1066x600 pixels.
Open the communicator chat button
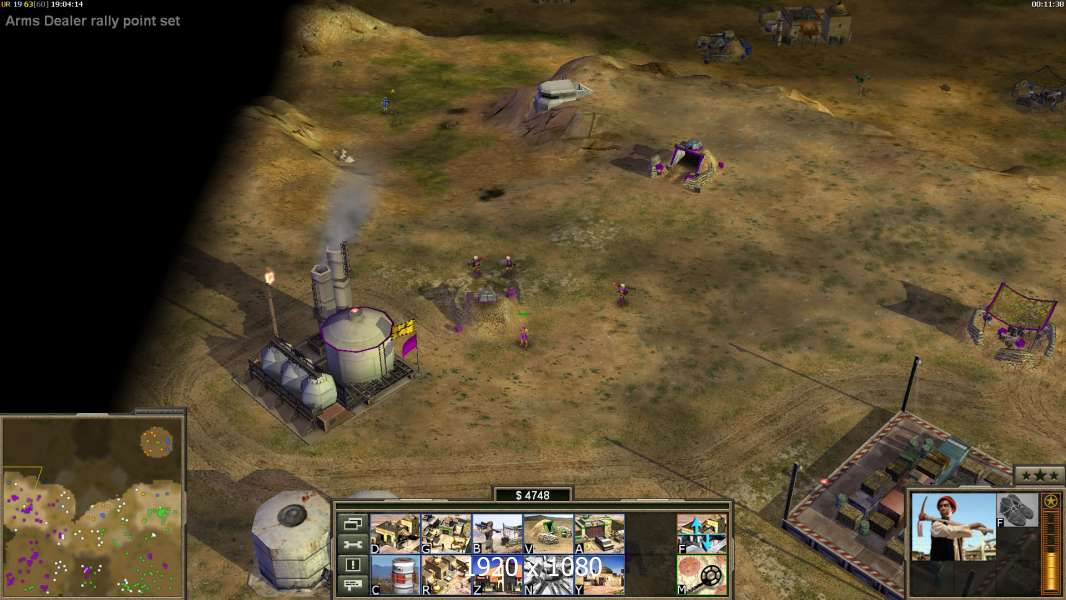pos(352,586)
